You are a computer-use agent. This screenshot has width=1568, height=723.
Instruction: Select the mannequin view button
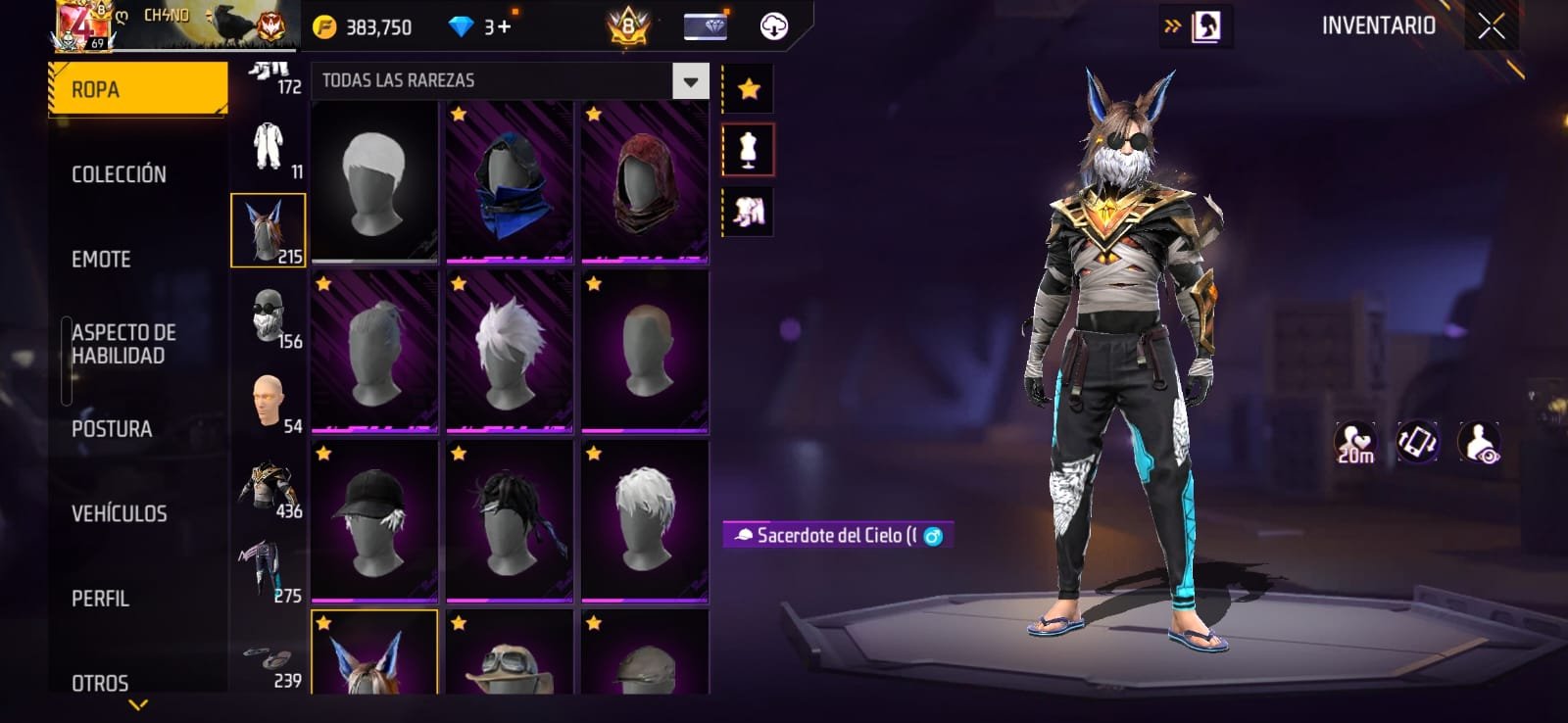(748, 150)
